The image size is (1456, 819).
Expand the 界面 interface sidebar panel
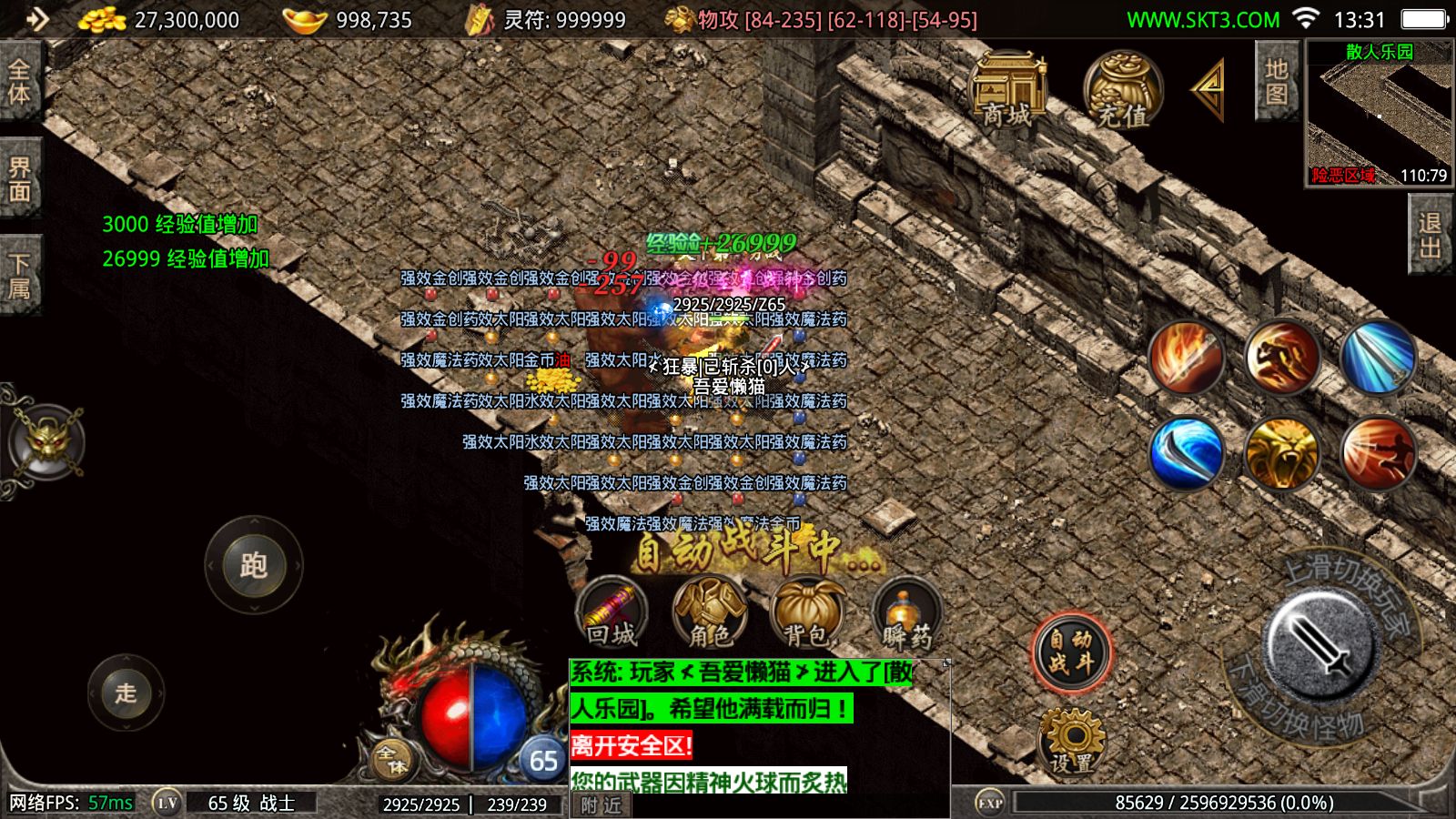[x=18, y=177]
